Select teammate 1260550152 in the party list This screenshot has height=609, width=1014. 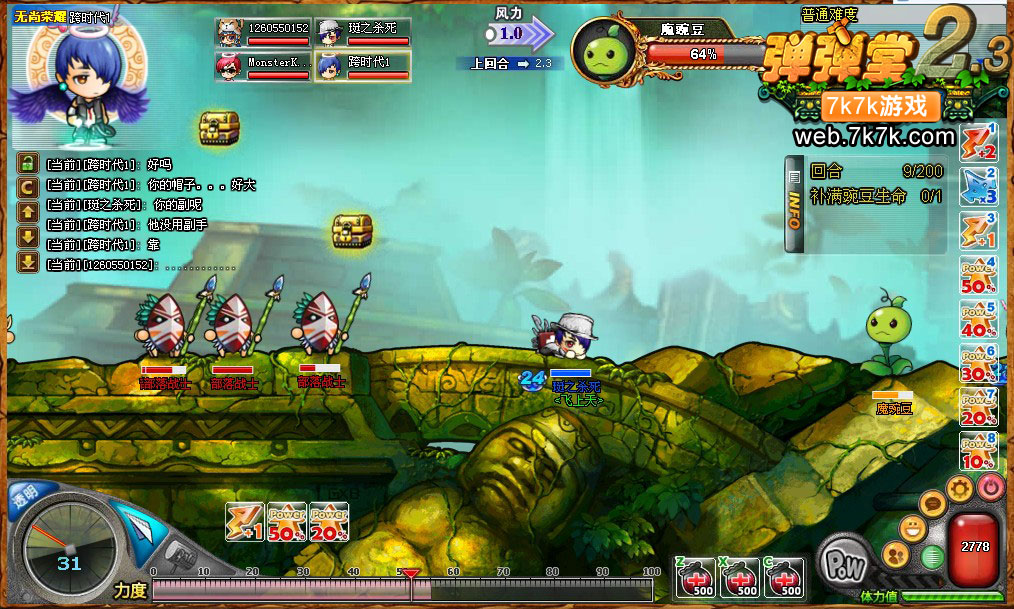pyautogui.click(x=263, y=32)
